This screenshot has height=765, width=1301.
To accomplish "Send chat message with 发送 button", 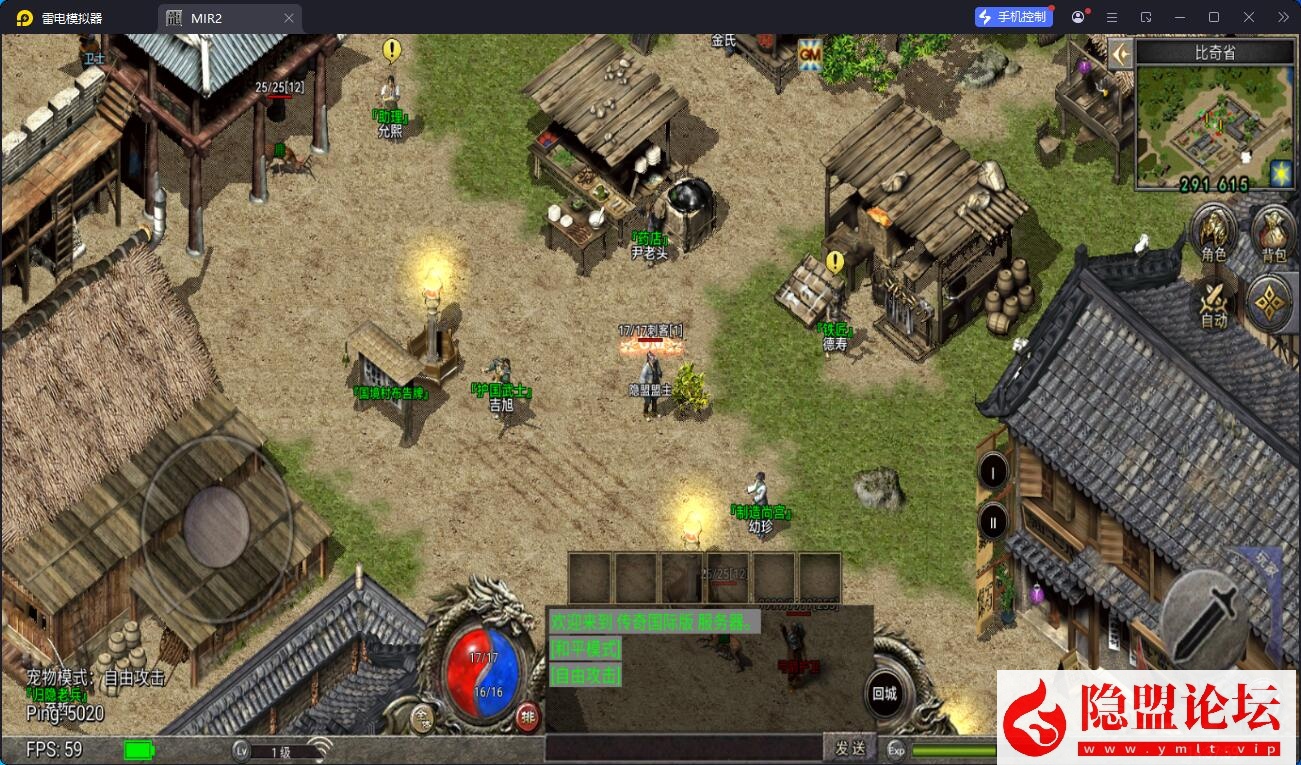I will click(850, 747).
